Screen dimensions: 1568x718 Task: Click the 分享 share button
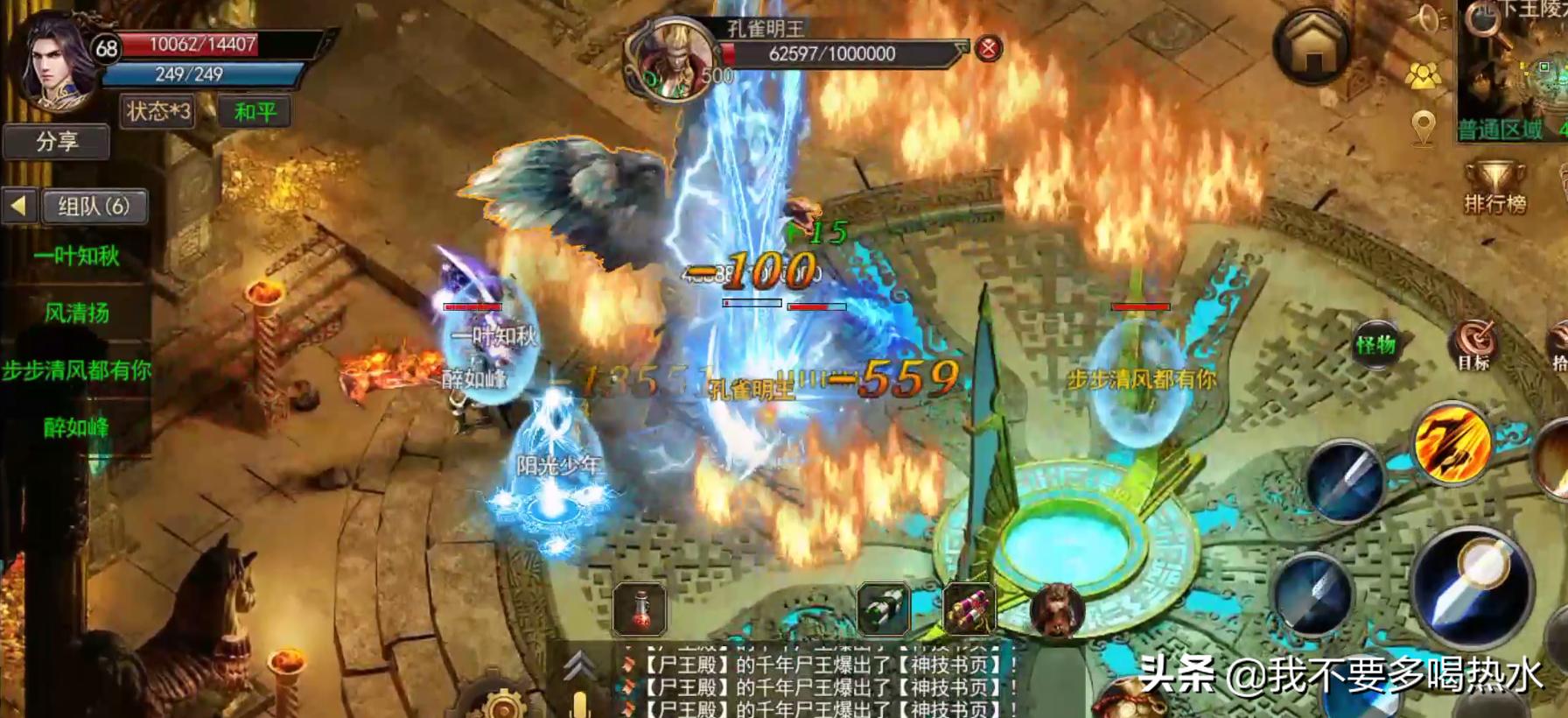57,141
